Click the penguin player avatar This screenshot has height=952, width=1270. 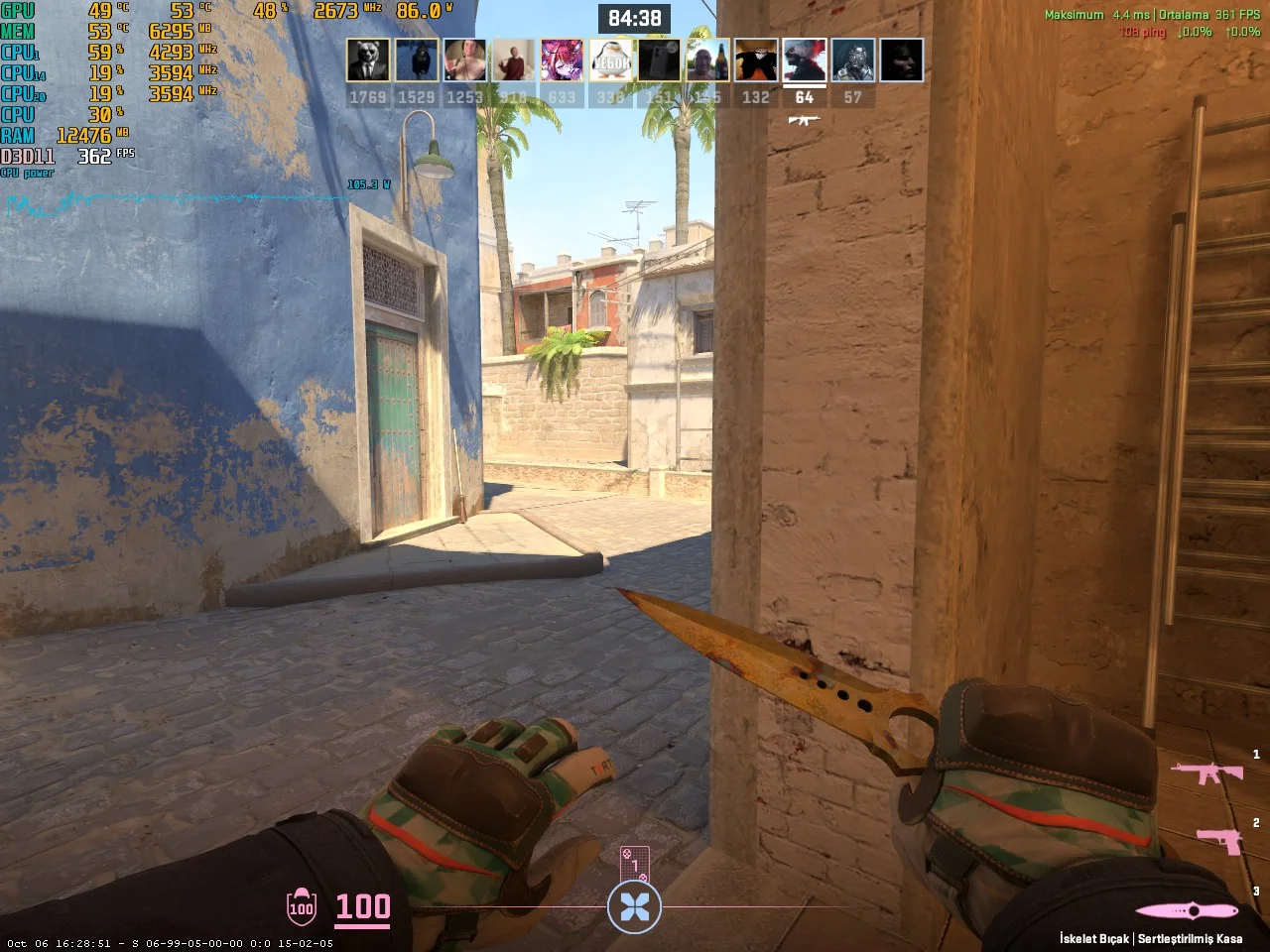610,60
